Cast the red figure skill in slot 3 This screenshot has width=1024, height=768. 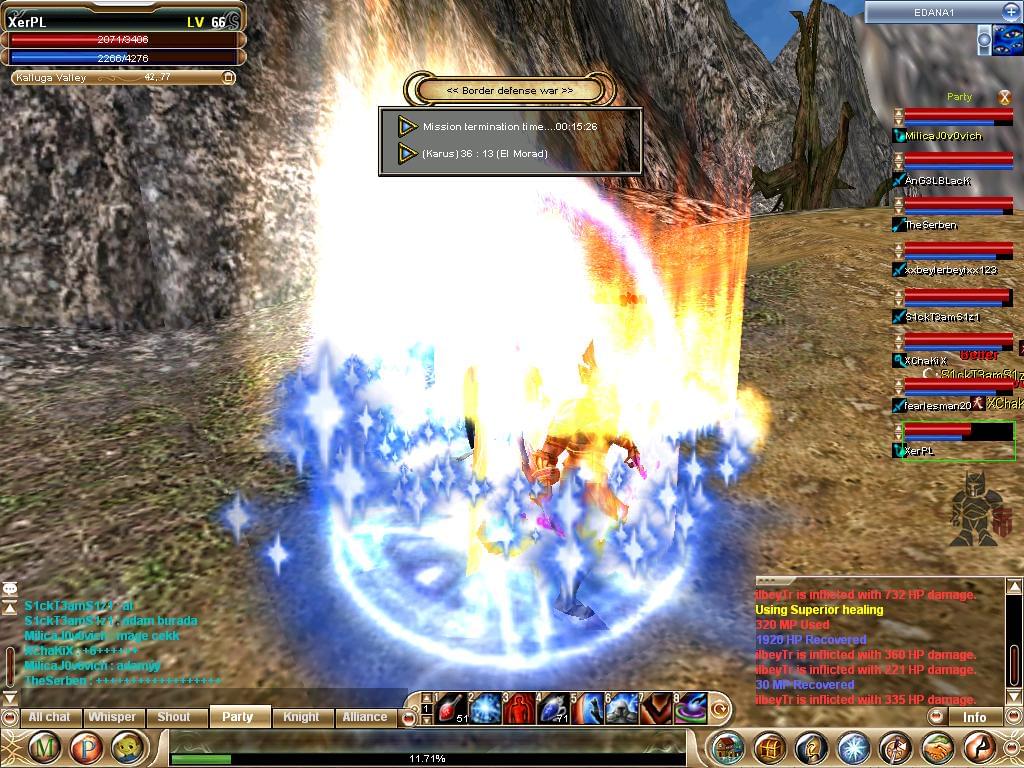pos(520,708)
